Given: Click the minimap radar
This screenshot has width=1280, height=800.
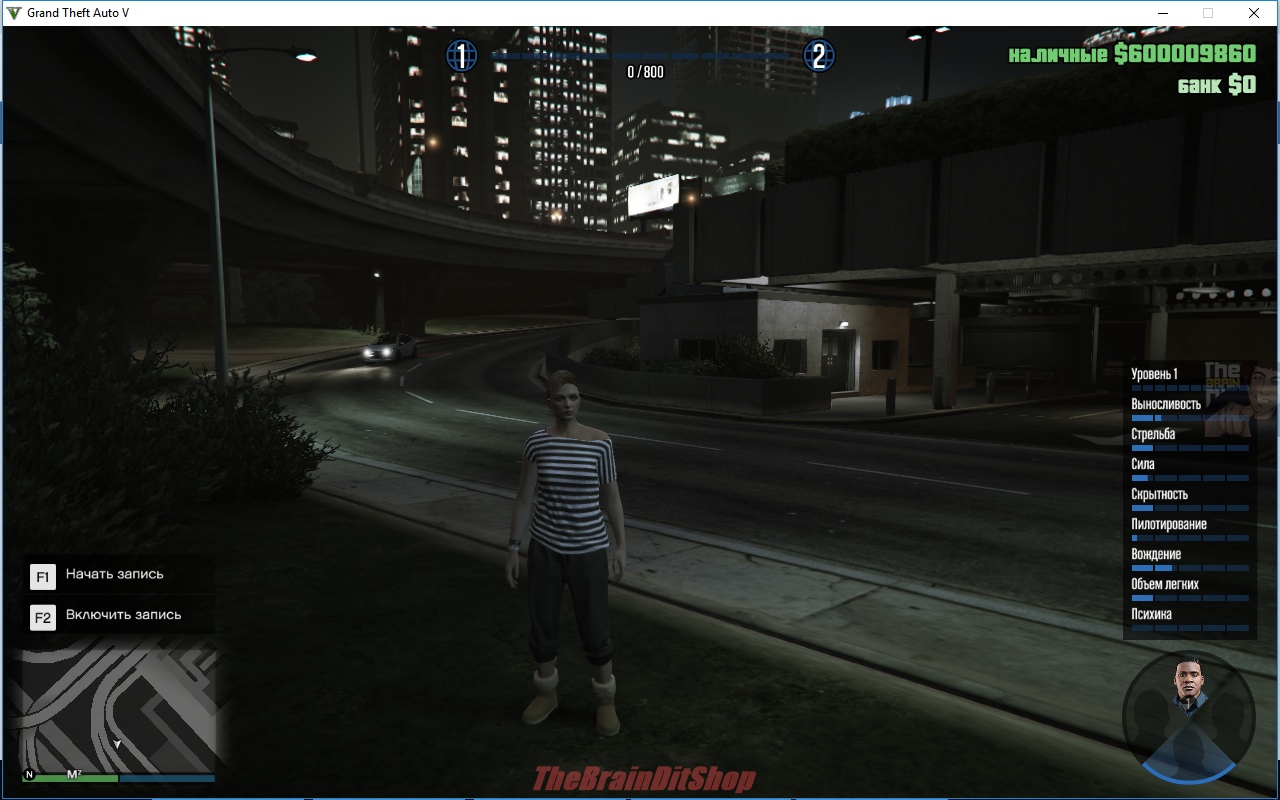Looking at the screenshot, I should coord(118,708).
